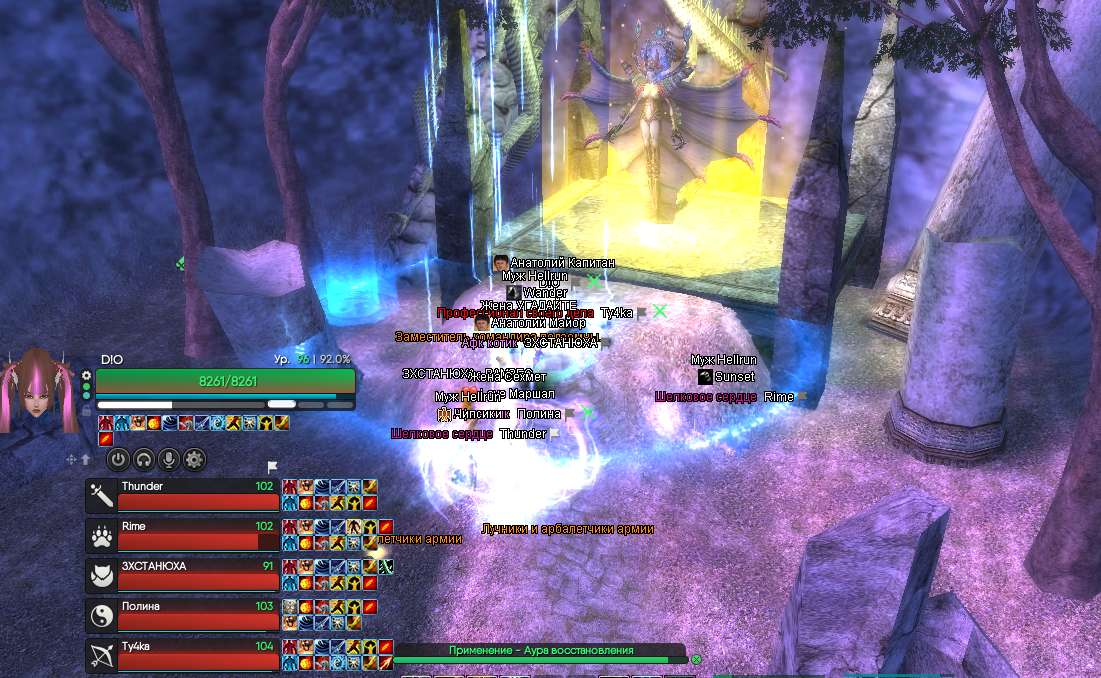
Task: Toggle the microphone voice button
Action: (x=169, y=459)
